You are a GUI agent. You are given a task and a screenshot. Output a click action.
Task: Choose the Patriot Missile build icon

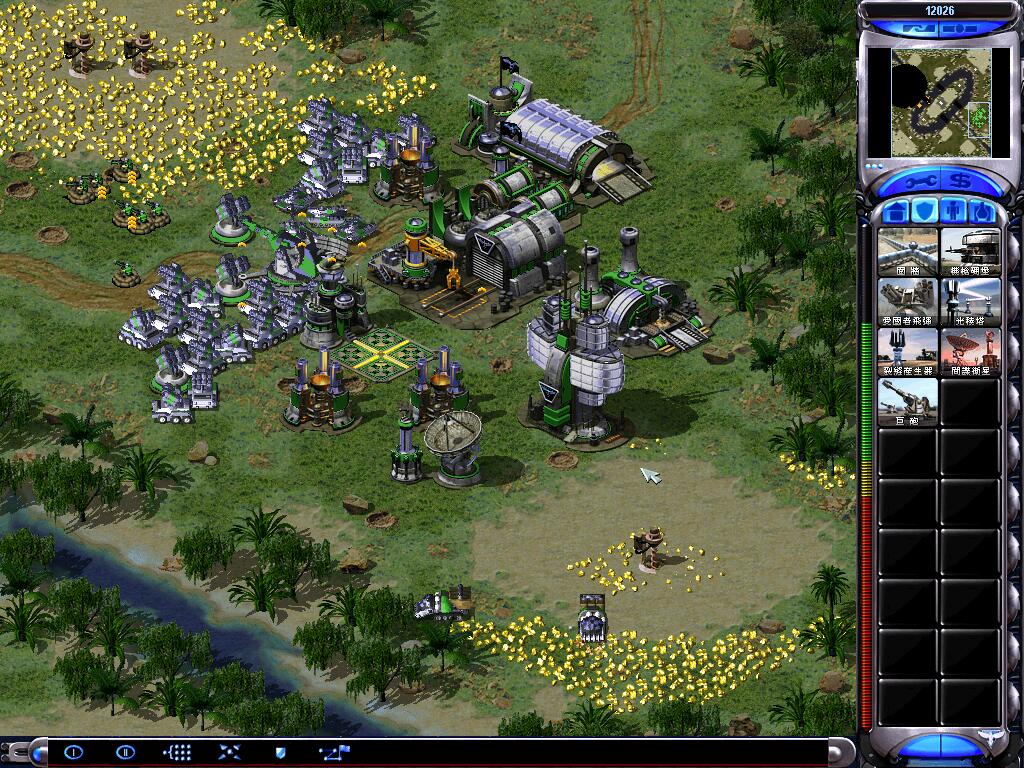tap(908, 301)
